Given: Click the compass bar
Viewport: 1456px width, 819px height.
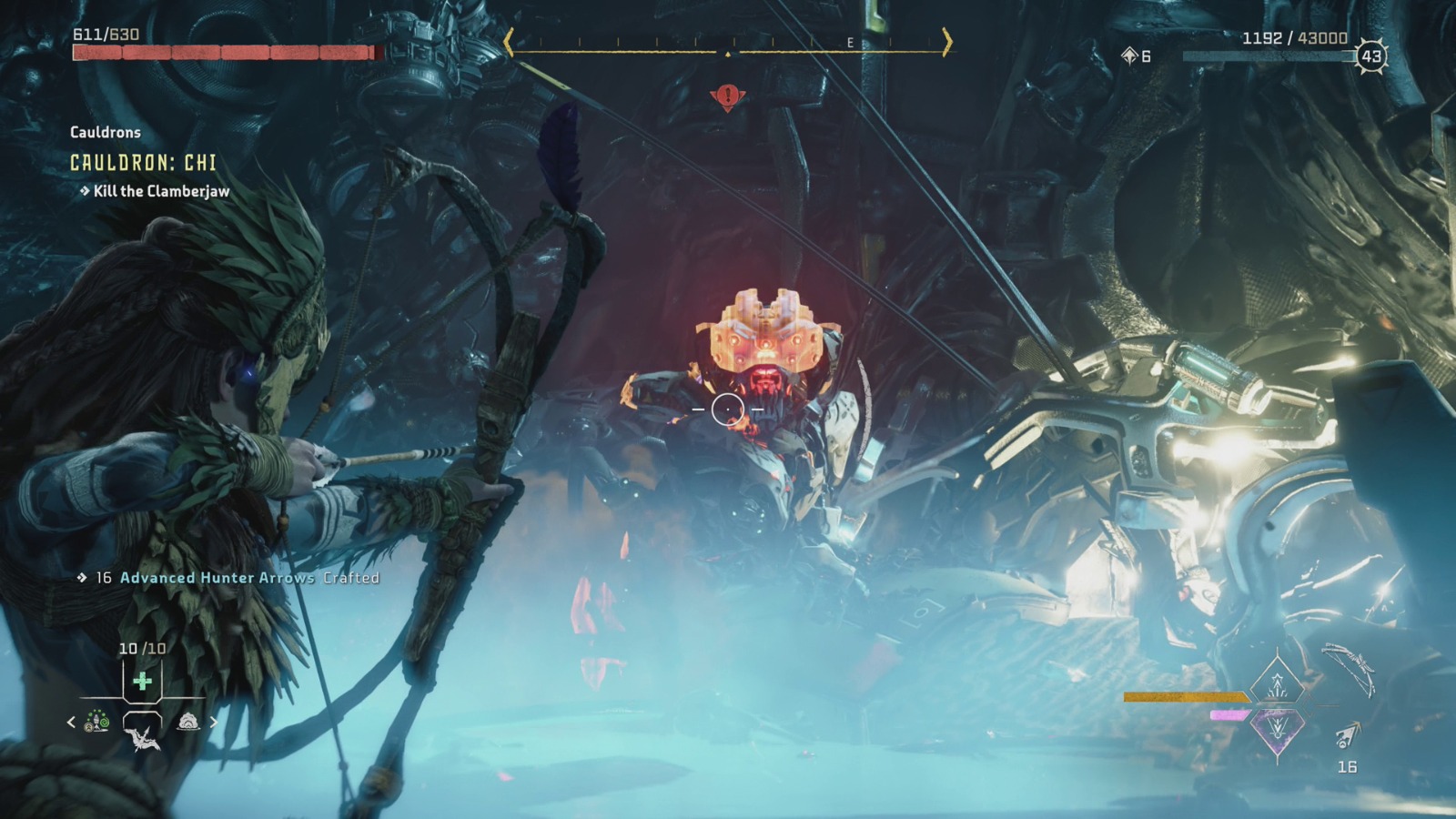Looking at the screenshot, I should pyautogui.click(x=728, y=43).
